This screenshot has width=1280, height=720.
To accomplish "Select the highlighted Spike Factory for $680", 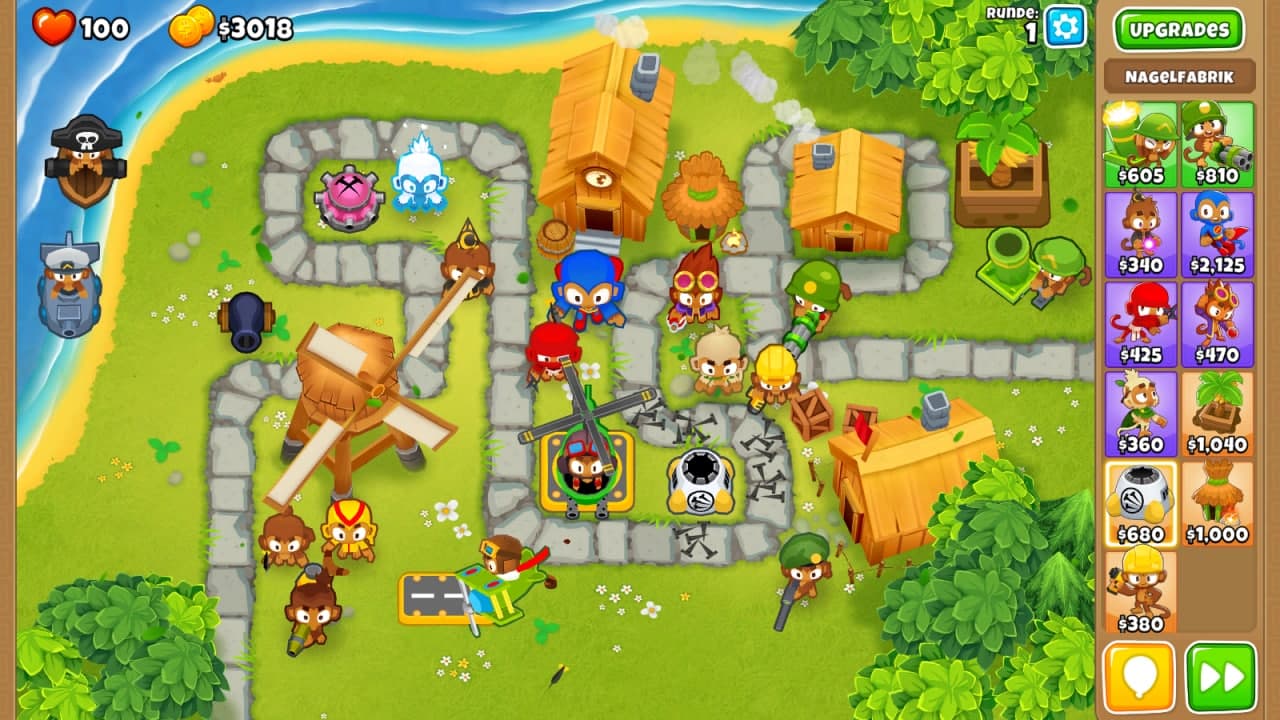I will pos(1140,503).
